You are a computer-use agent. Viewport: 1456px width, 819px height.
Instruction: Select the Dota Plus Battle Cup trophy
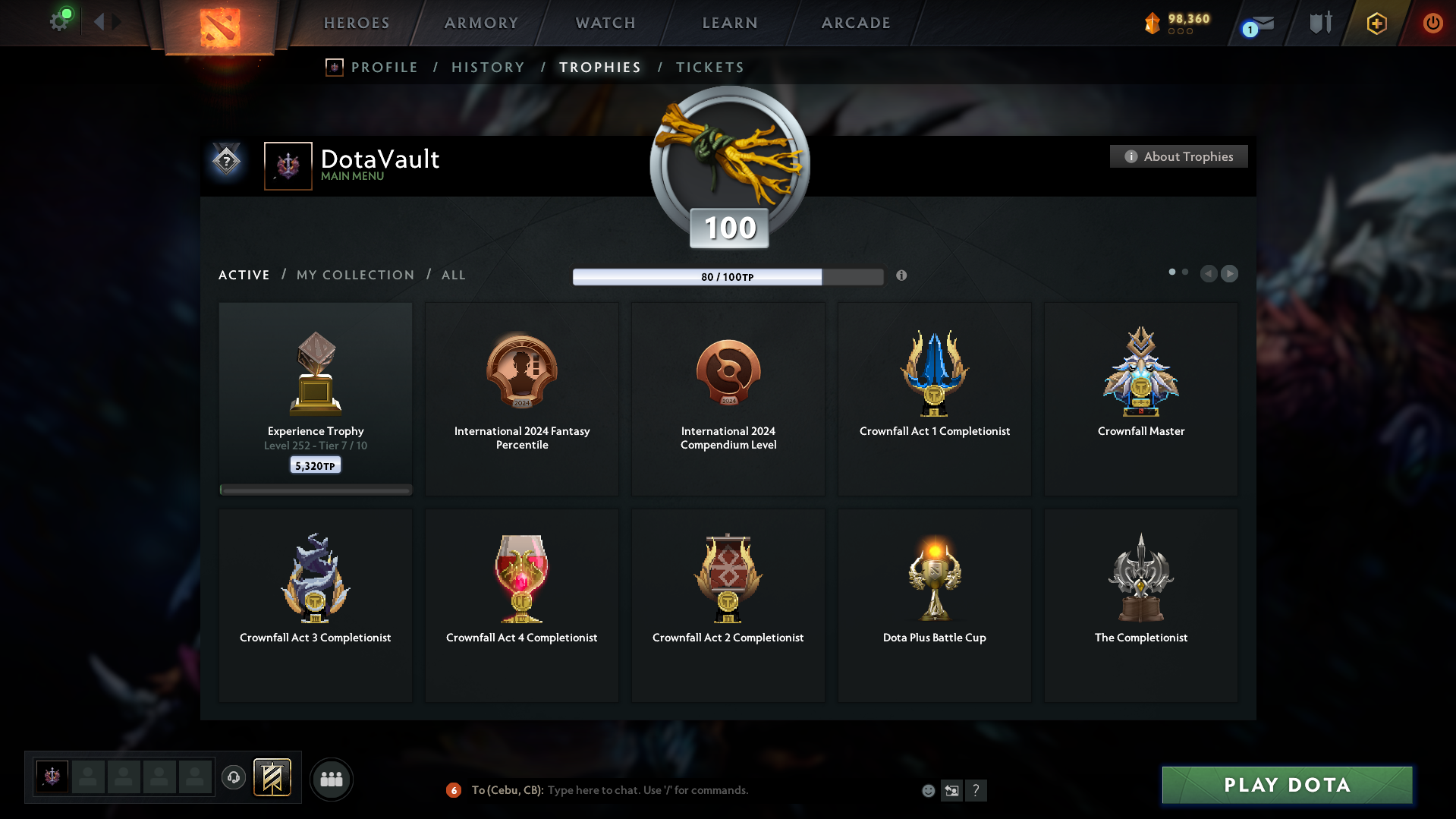click(934, 605)
